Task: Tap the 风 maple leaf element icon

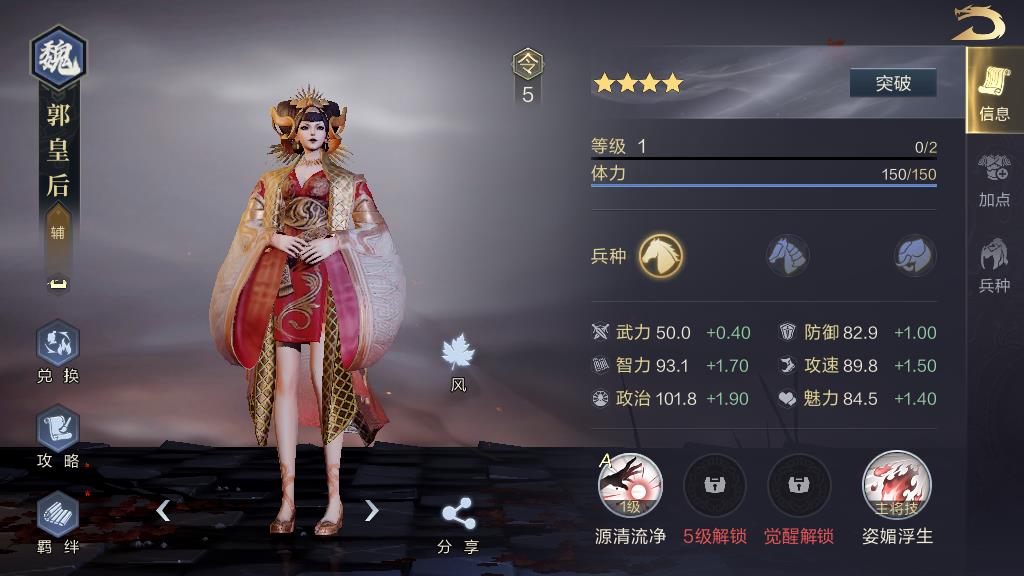Action: (x=458, y=356)
